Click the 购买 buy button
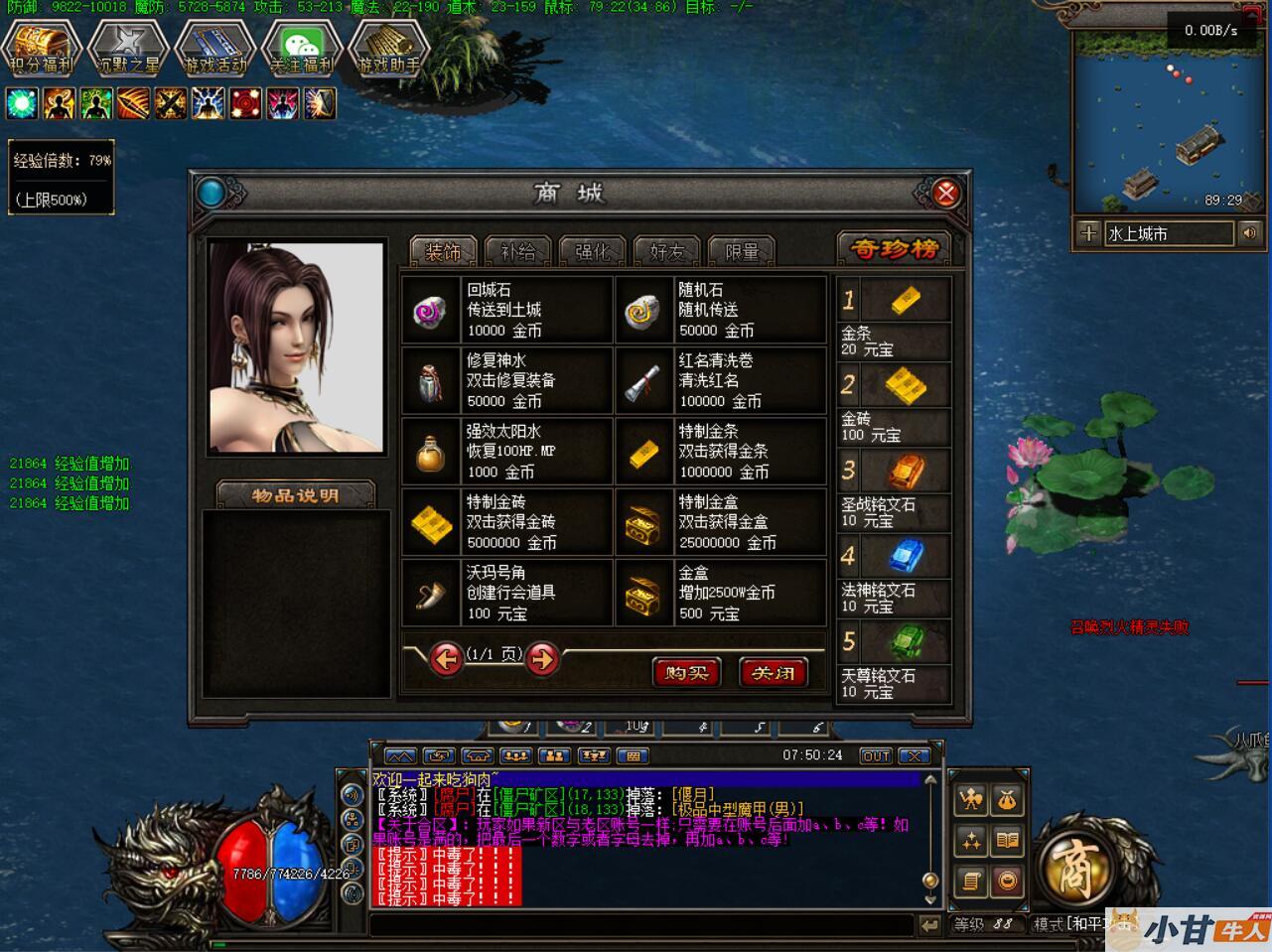This screenshot has width=1272, height=952. tap(686, 673)
